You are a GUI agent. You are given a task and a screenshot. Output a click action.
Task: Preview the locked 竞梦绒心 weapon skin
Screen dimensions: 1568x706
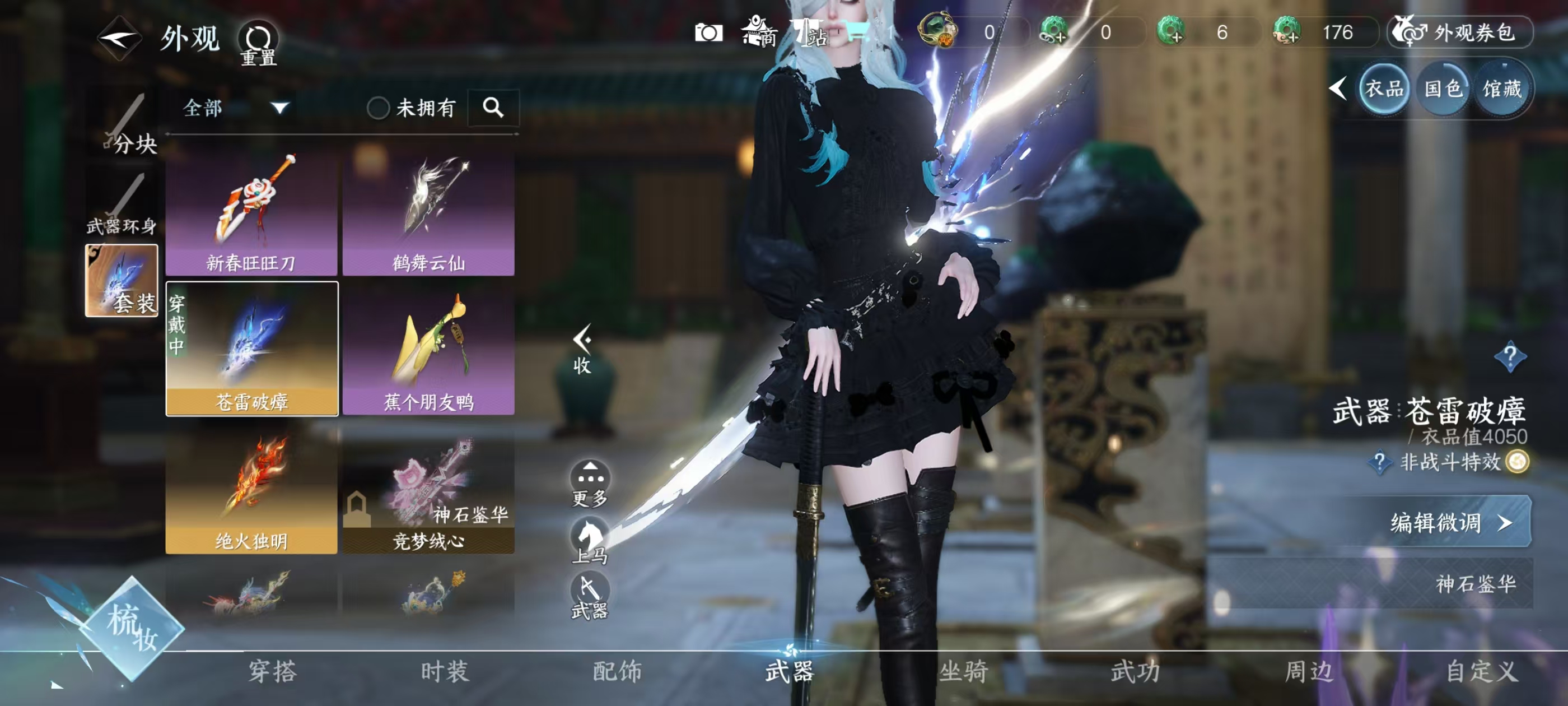pos(428,491)
